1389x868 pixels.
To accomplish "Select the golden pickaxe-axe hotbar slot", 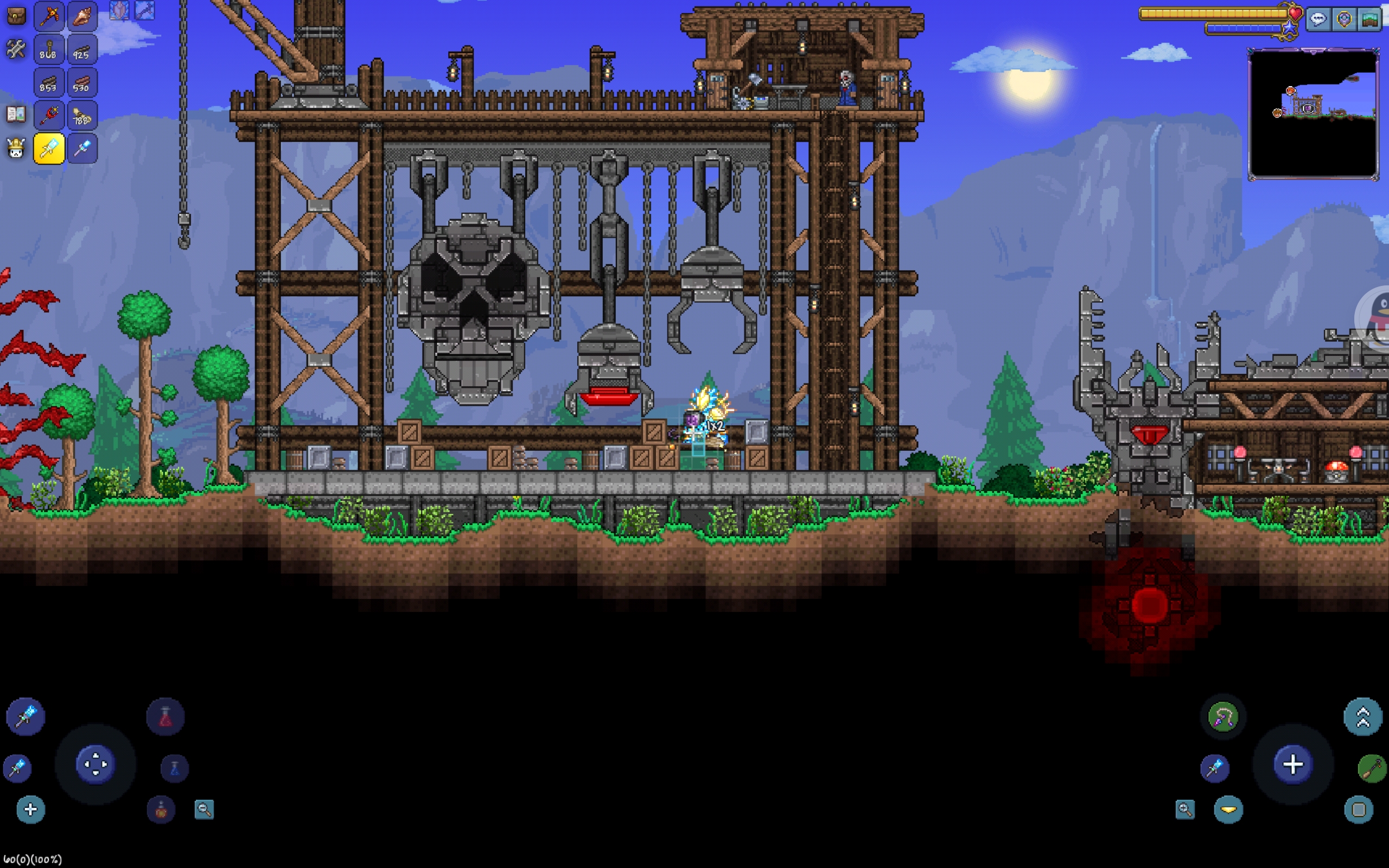I will 49,16.
